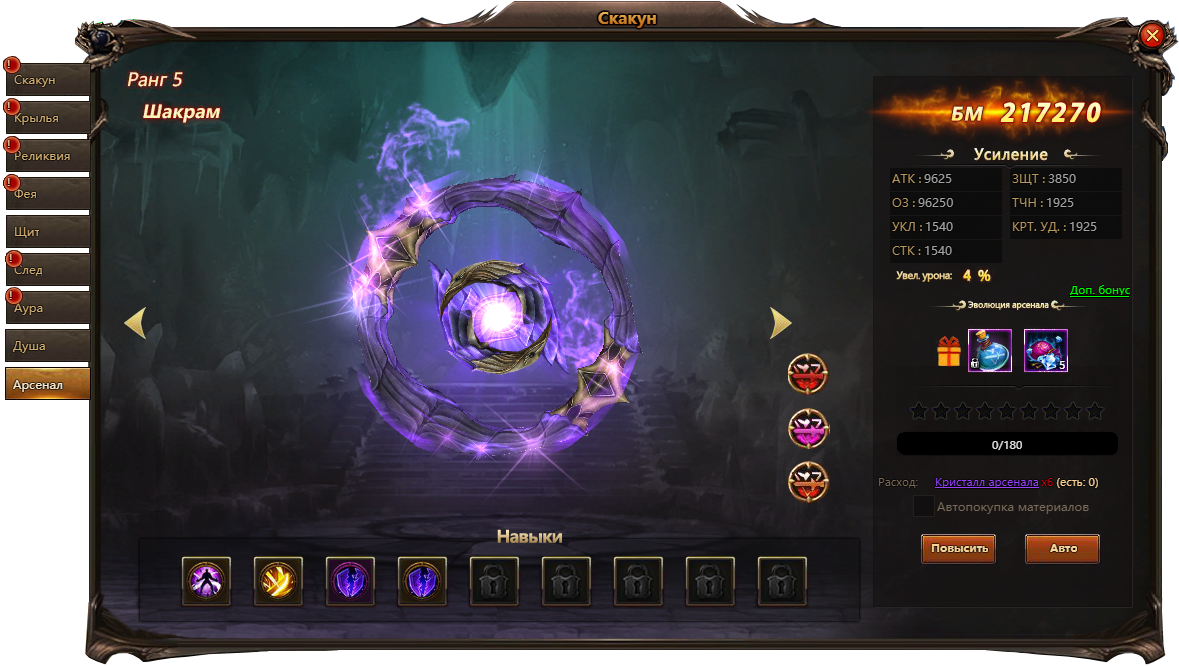The height and width of the screenshot is (666, 1179).
Task: Click the Повысить upgrade button
Action: (958, 548)
